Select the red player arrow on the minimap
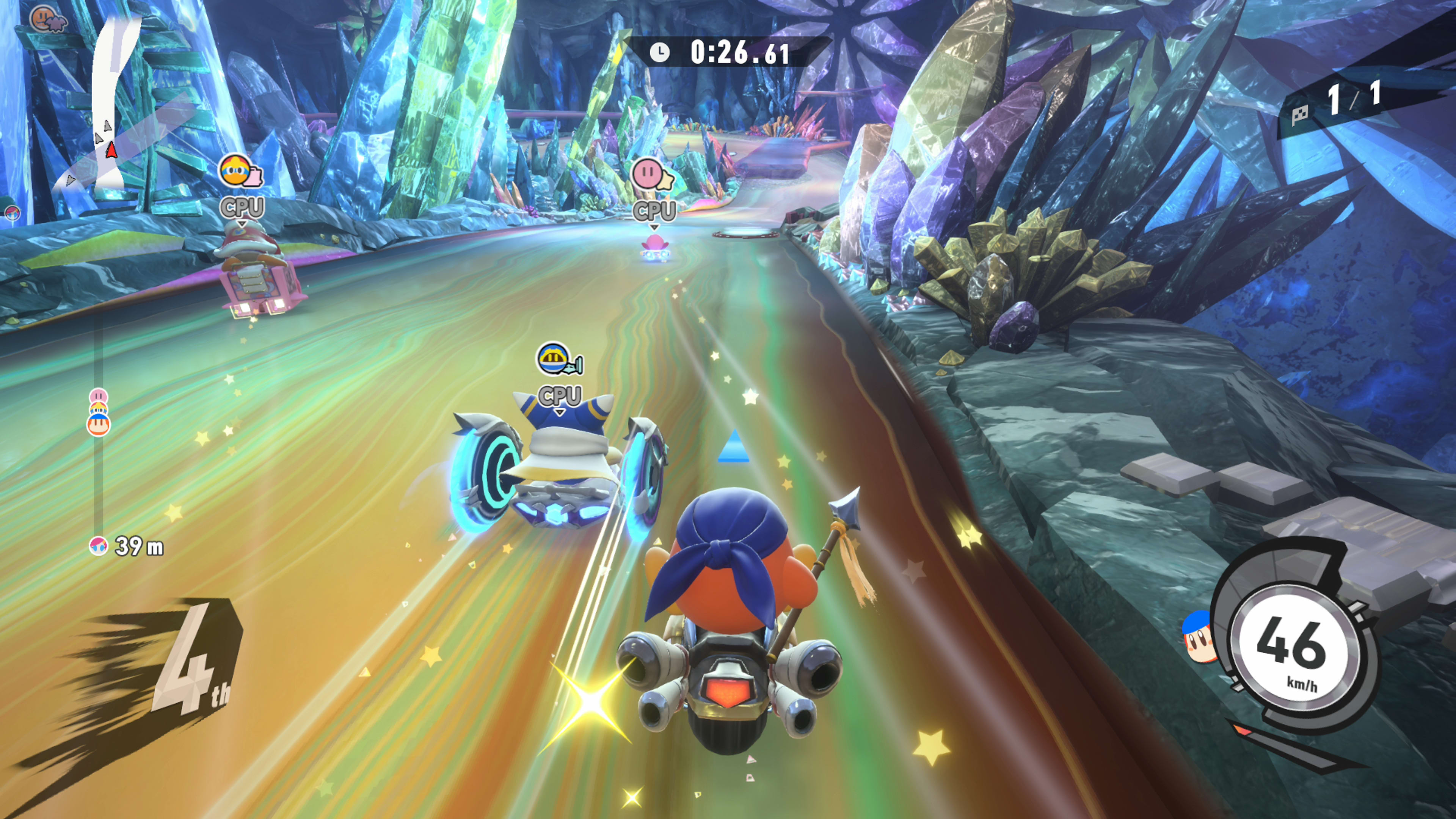 [111, 150]
